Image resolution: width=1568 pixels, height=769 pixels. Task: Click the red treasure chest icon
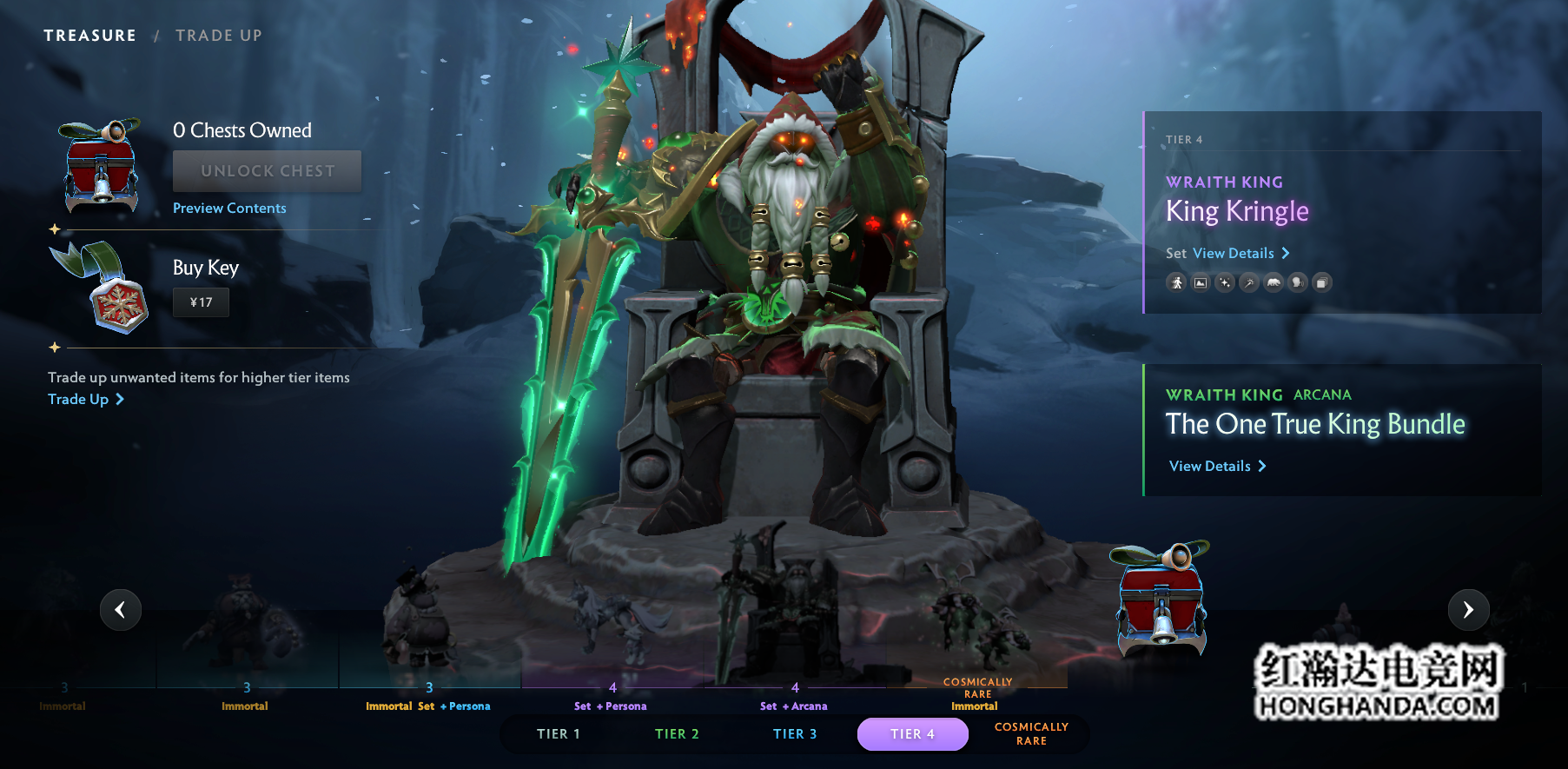pyautogui.click(x=1161, y=598)
